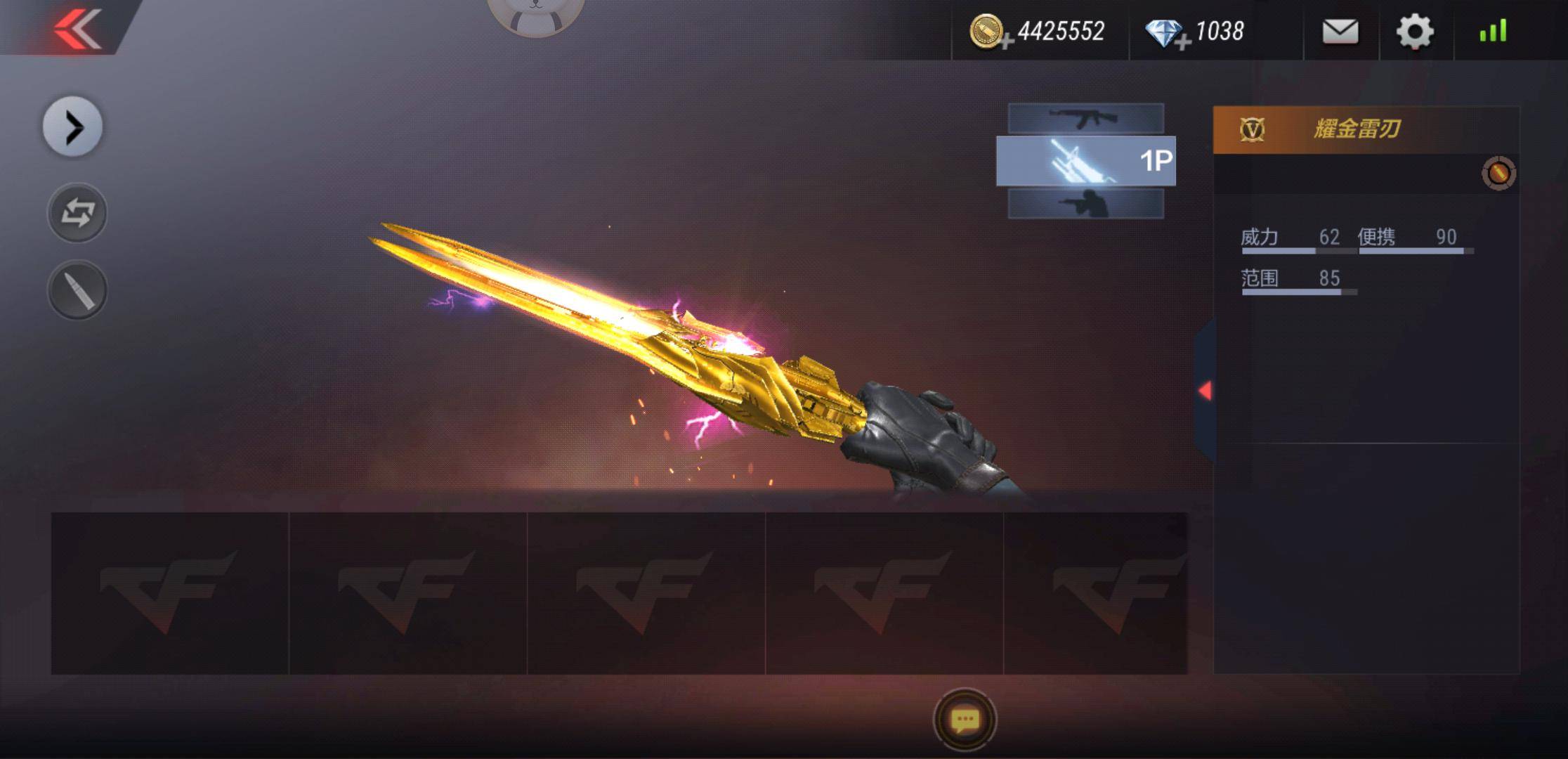
Task: Expand the side panel with the right arrow
Action: click(73, 127)
